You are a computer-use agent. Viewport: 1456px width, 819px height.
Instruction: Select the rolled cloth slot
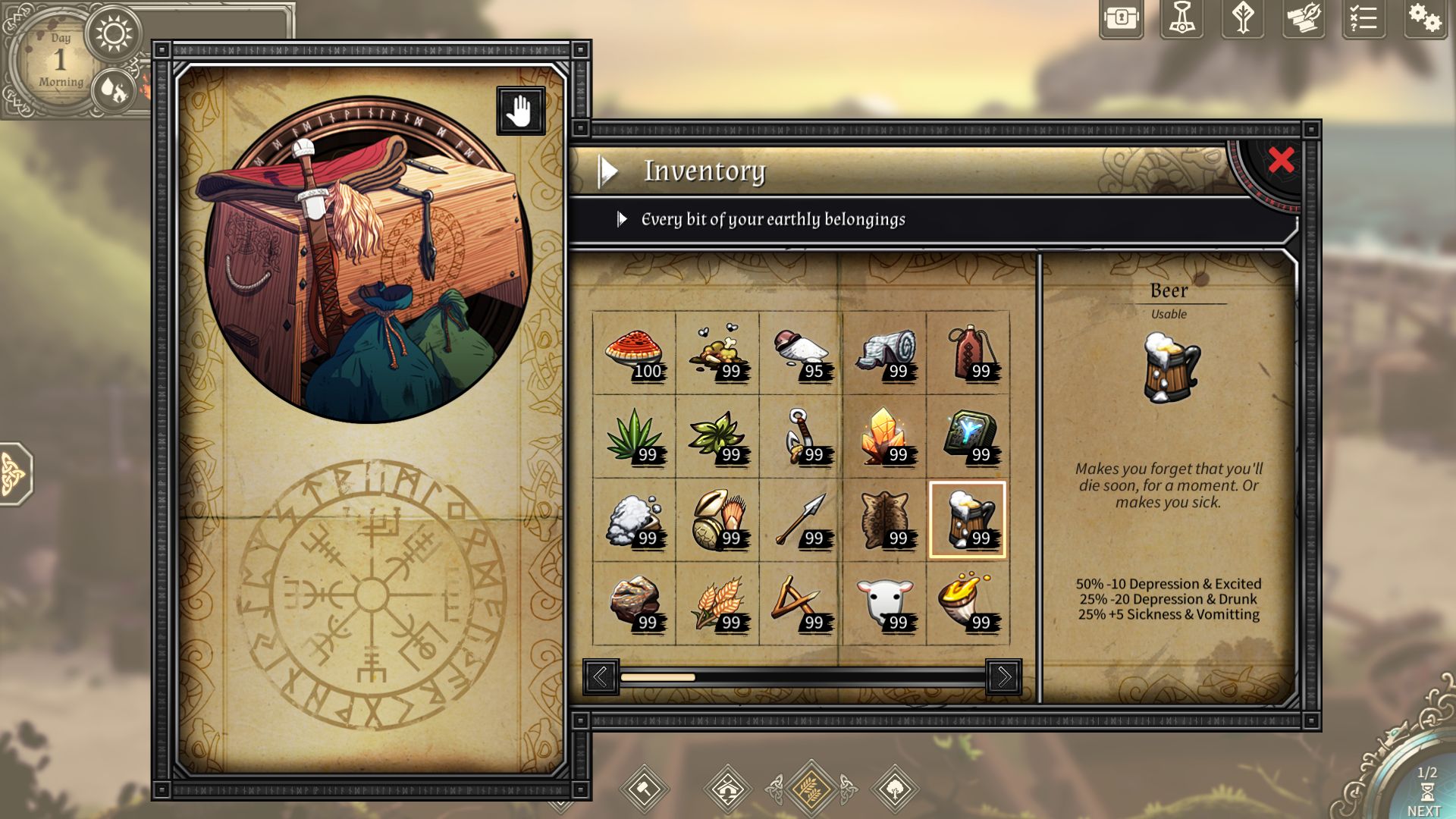pos(884,353)
